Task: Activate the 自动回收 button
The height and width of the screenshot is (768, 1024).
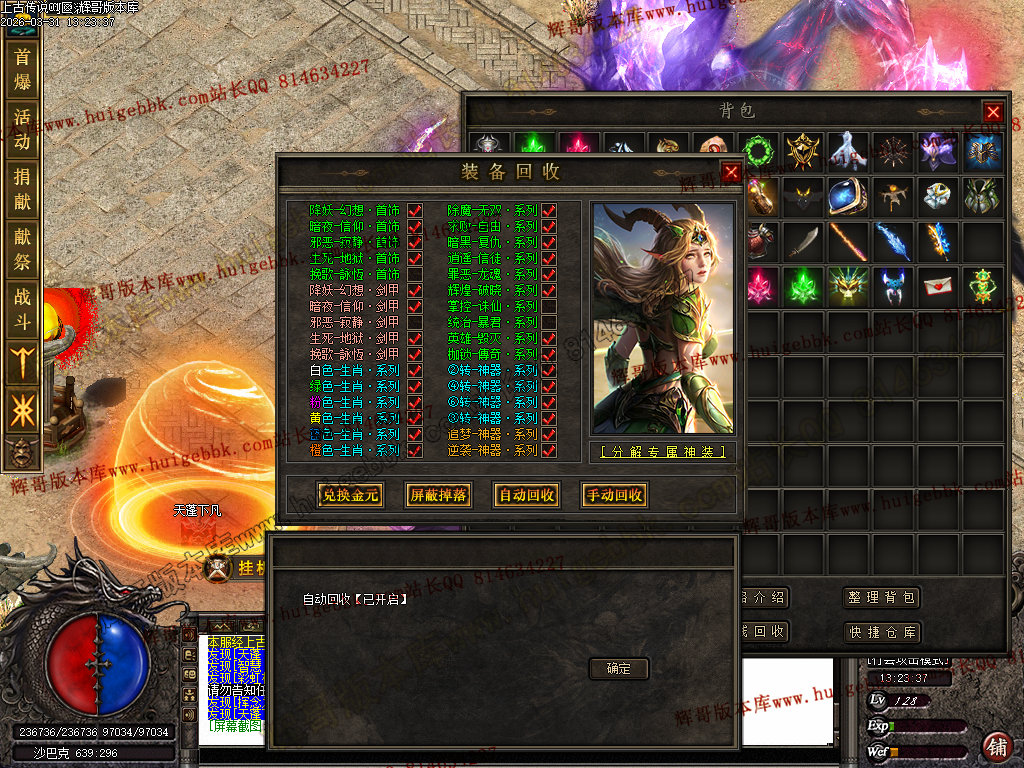Action: click(525, 495)
